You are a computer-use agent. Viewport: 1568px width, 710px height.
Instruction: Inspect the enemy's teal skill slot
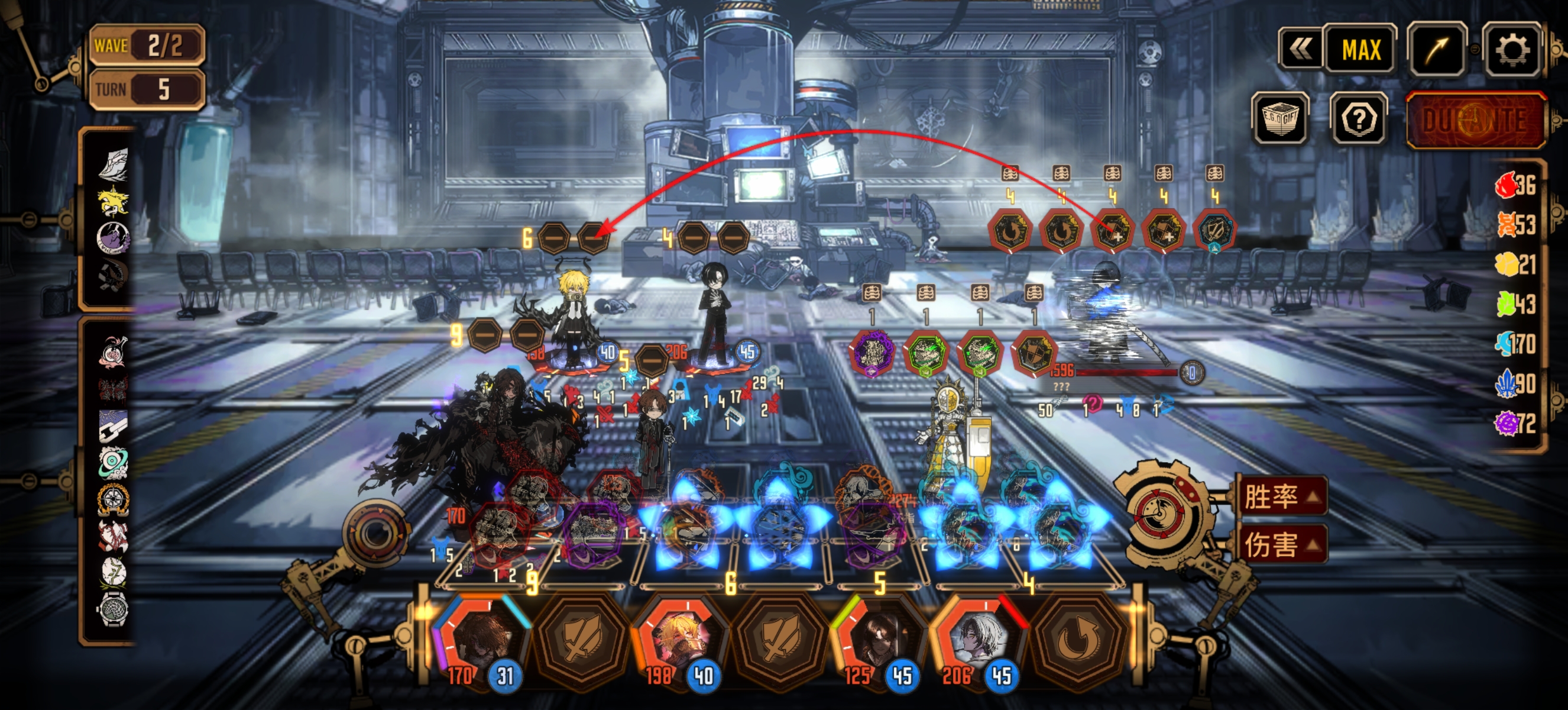coord(1214,231)
